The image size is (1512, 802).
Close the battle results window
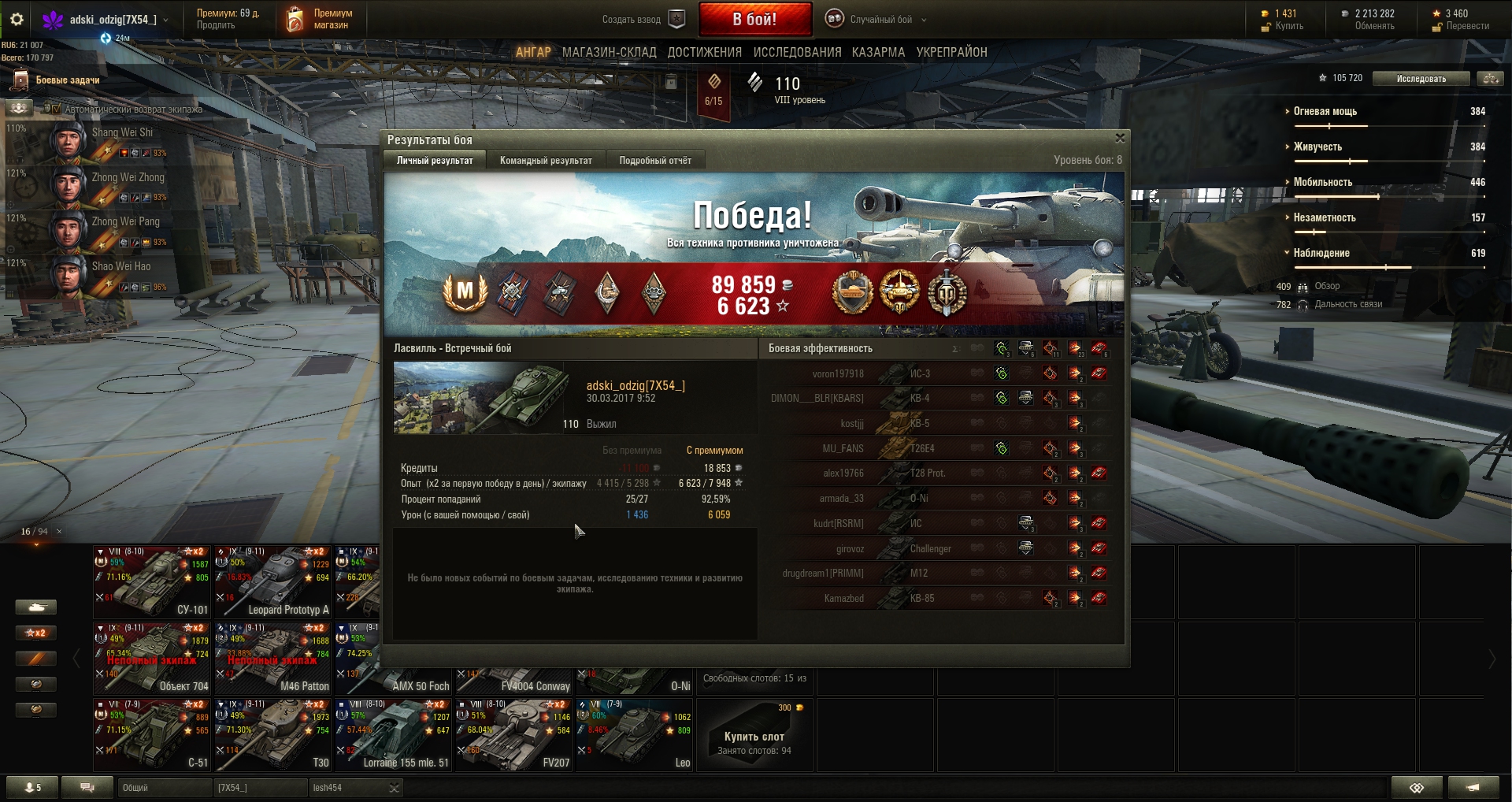(x=1120, y=139)
